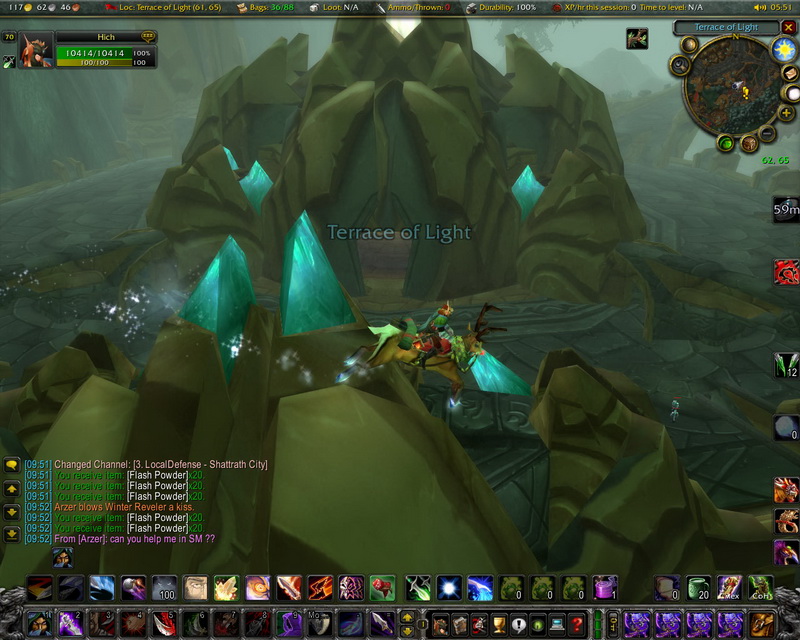Close the minimap with the red X

click(790, 27)
